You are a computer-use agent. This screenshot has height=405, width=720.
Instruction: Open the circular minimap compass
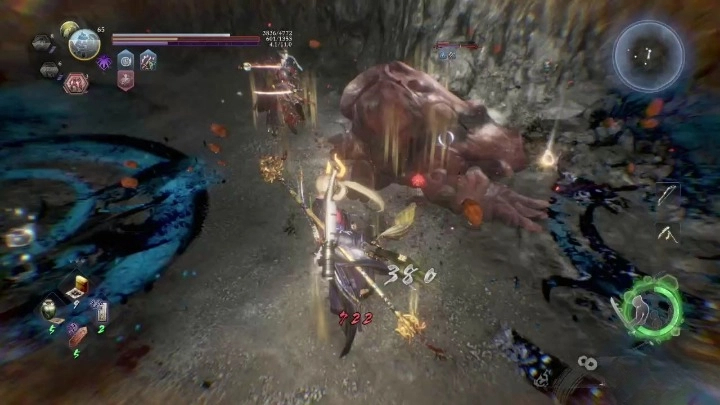coord(648,57)
